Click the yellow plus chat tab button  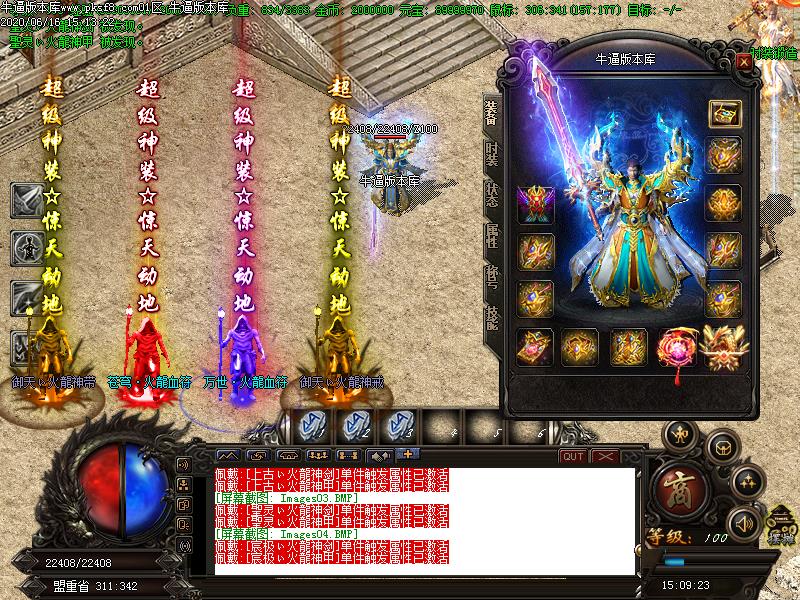[x=406, y=455]
